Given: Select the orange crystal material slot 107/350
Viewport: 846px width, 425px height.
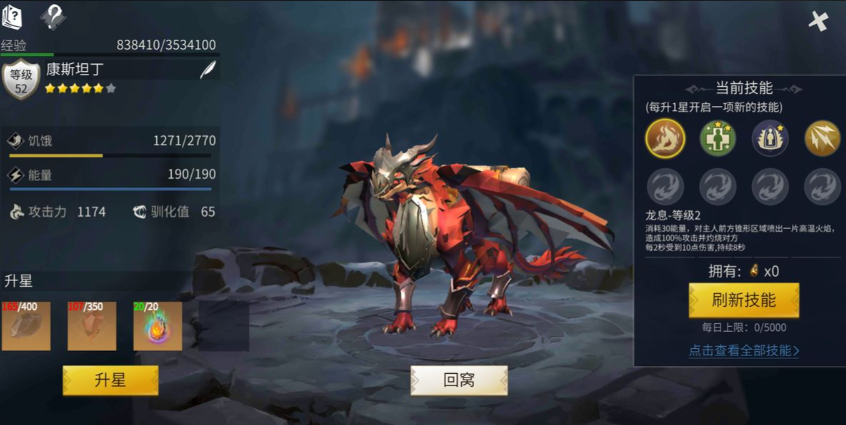Looking at the screenshot, I should click(92, 326).
